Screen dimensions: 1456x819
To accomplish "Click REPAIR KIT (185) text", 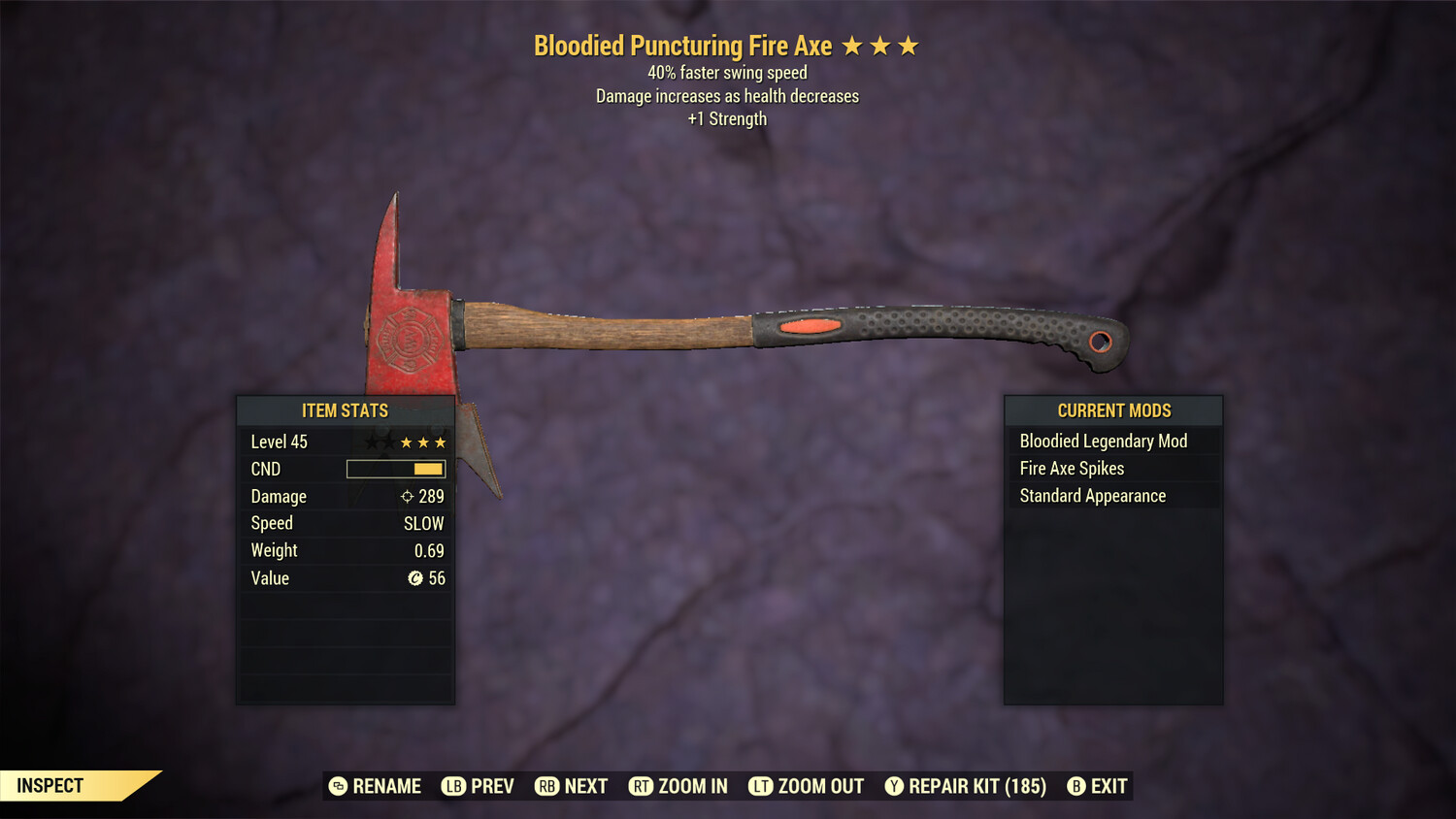I will (976, 786).
